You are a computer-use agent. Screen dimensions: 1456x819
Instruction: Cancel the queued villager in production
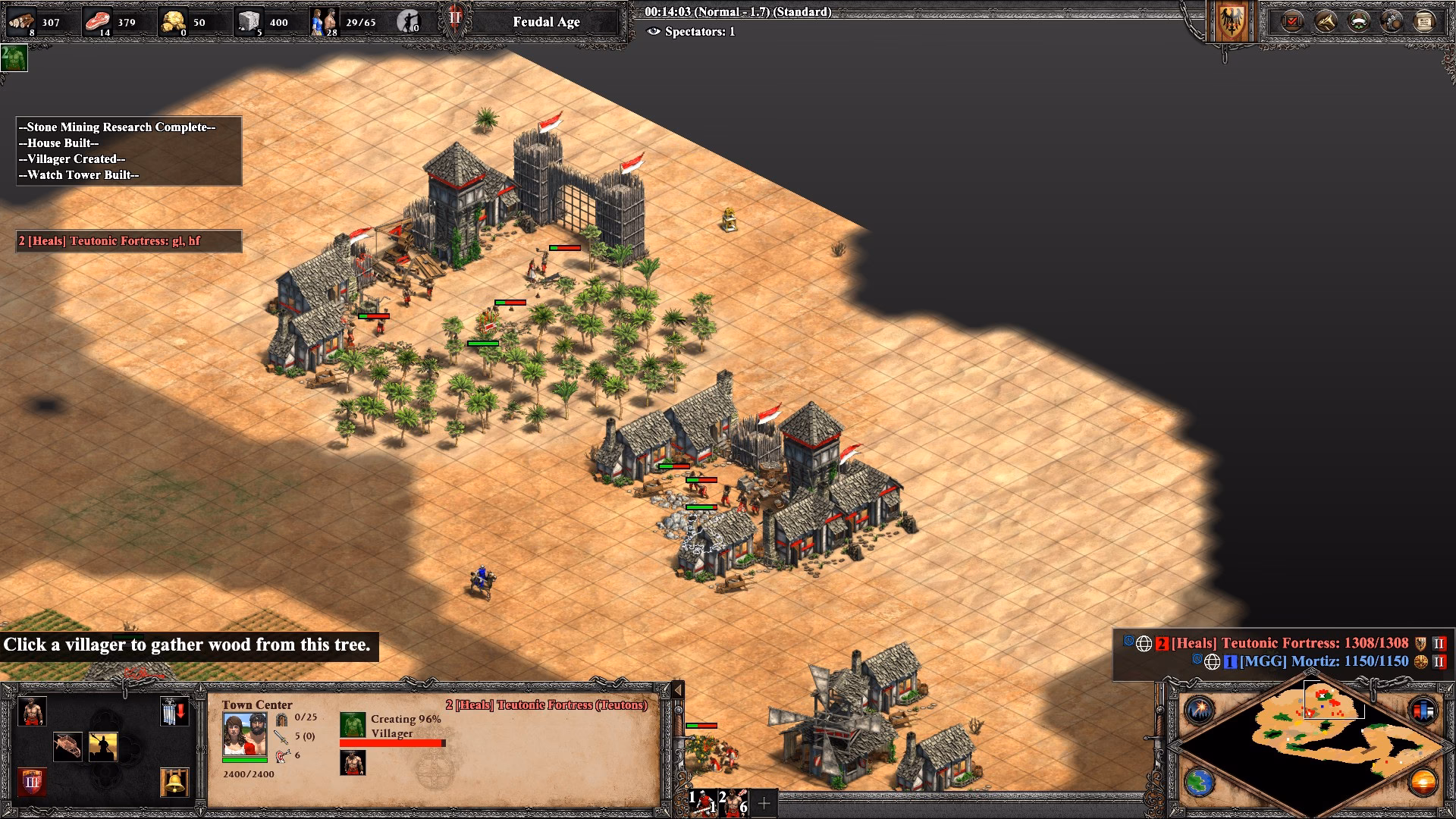click(x=353, y=763)
